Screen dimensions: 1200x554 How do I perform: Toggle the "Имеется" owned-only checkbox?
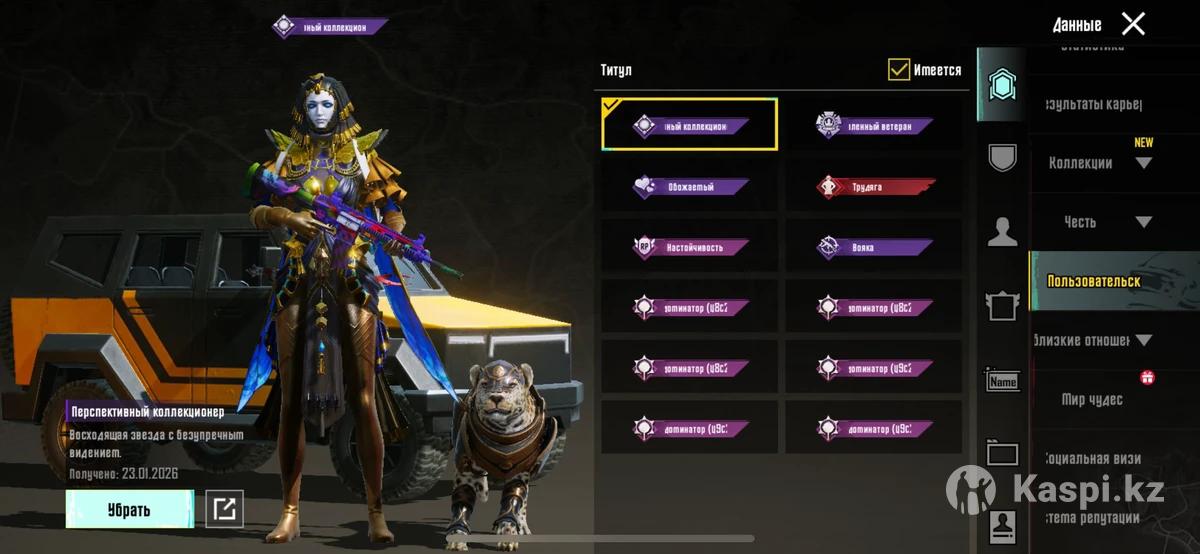coord(899,70)
